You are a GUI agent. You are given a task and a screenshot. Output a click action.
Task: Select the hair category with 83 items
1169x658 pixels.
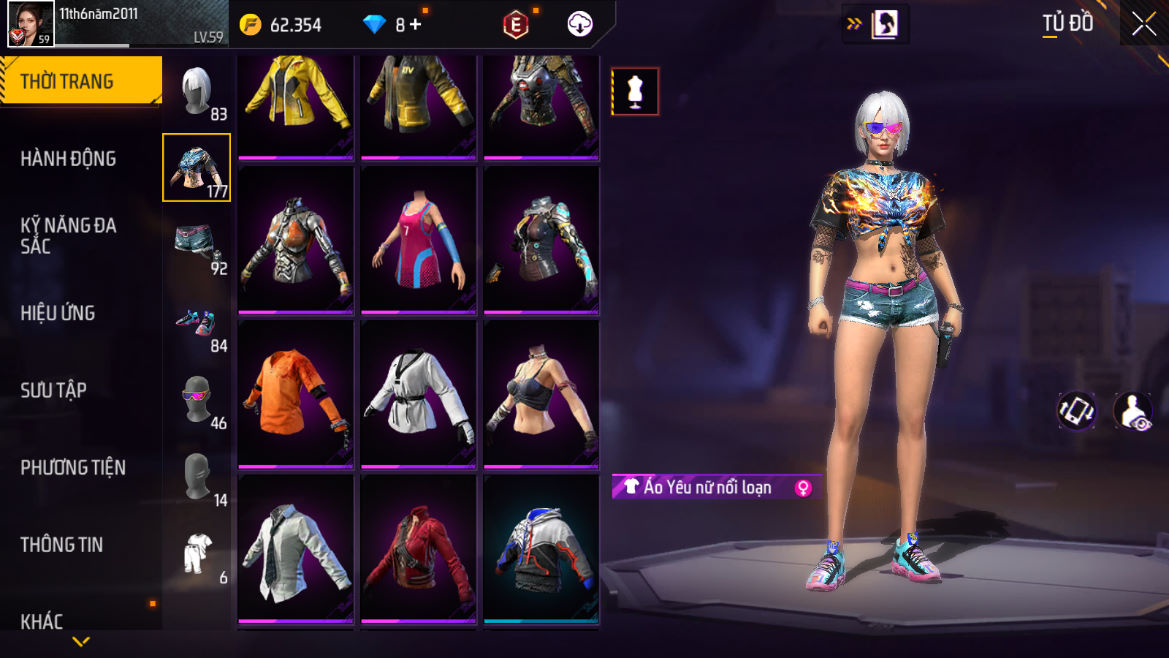[x=197, y=92]
